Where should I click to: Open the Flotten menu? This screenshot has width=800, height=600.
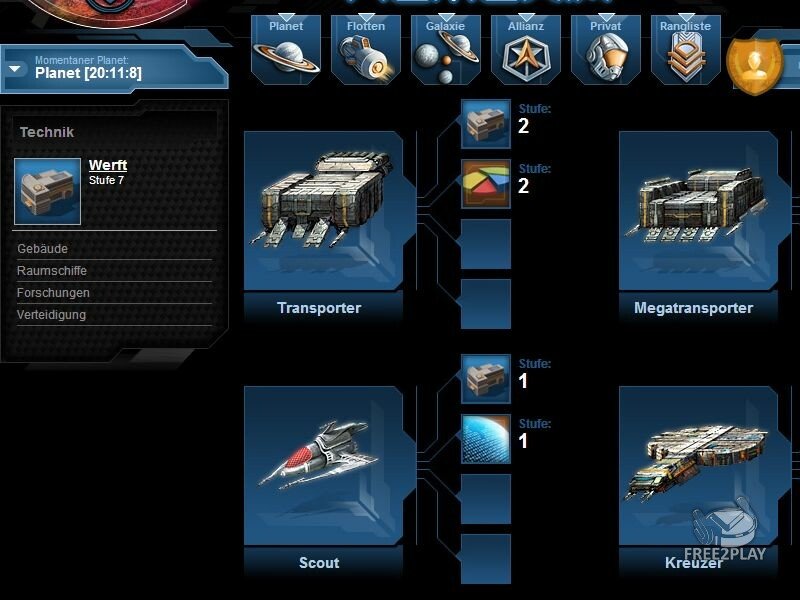[x=366, y=50]
